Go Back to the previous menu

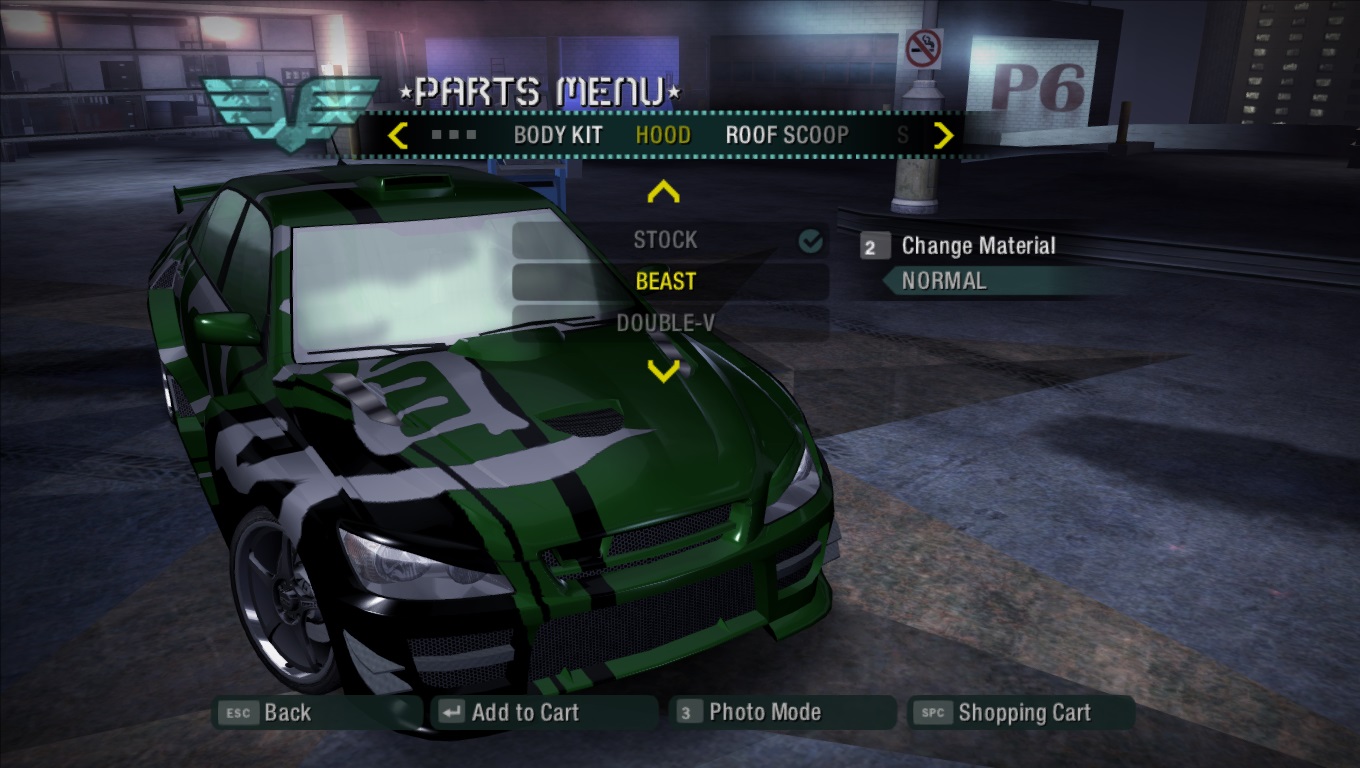(x=286, y=713)
